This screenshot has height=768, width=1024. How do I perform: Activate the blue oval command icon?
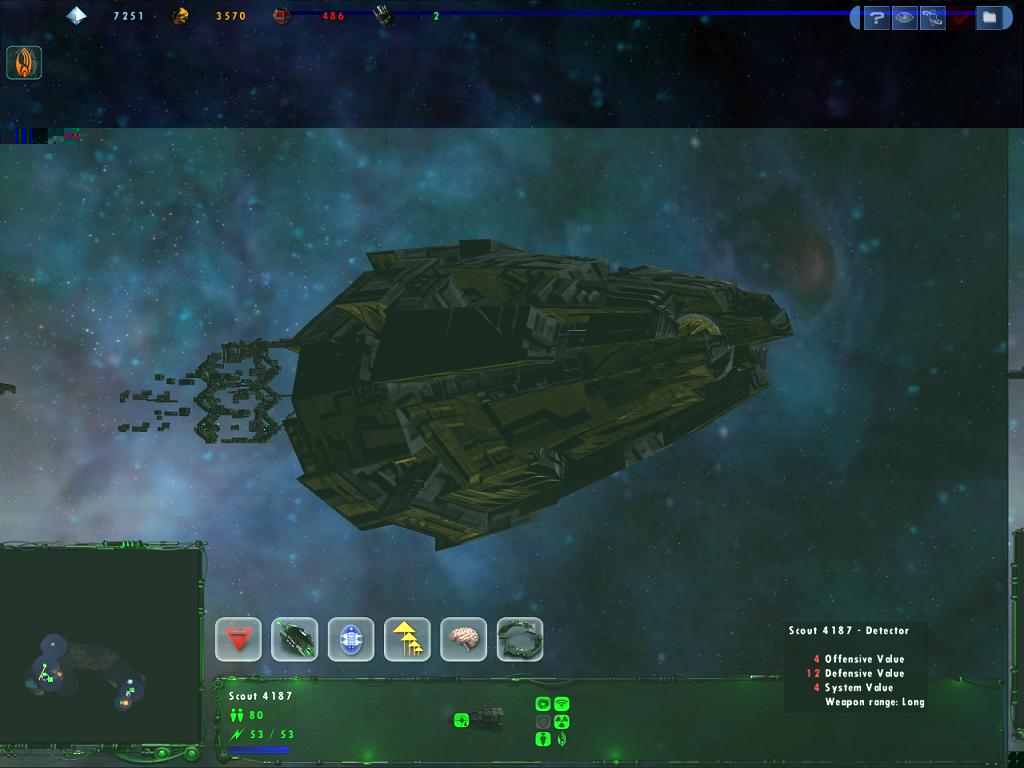[351, 639]
